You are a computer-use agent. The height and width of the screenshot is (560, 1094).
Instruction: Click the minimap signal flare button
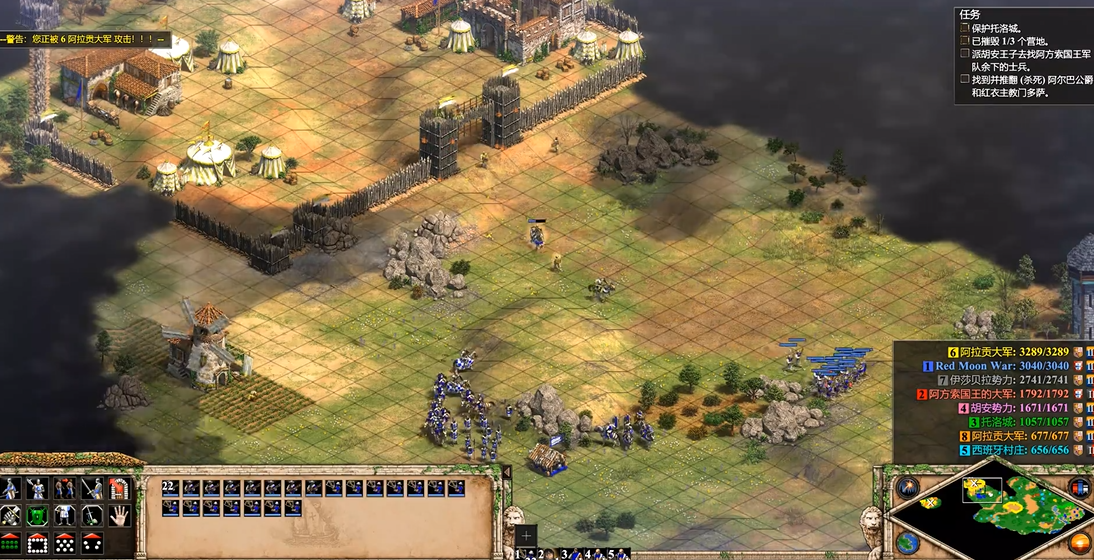(x=908, y=488)
